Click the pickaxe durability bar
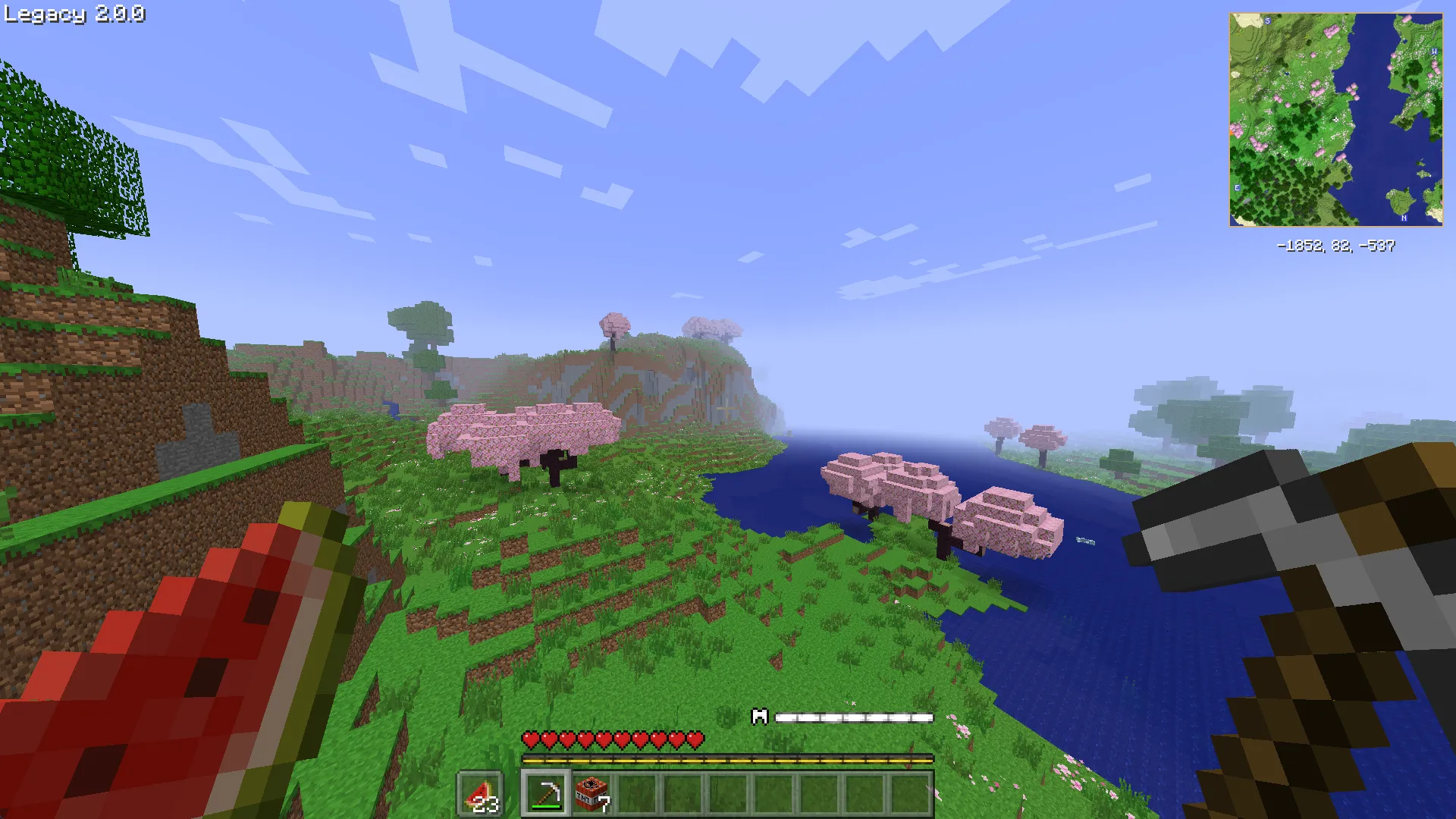Image resolution: width=1456 pixels, height=819 pixels. tap(546, 806)
